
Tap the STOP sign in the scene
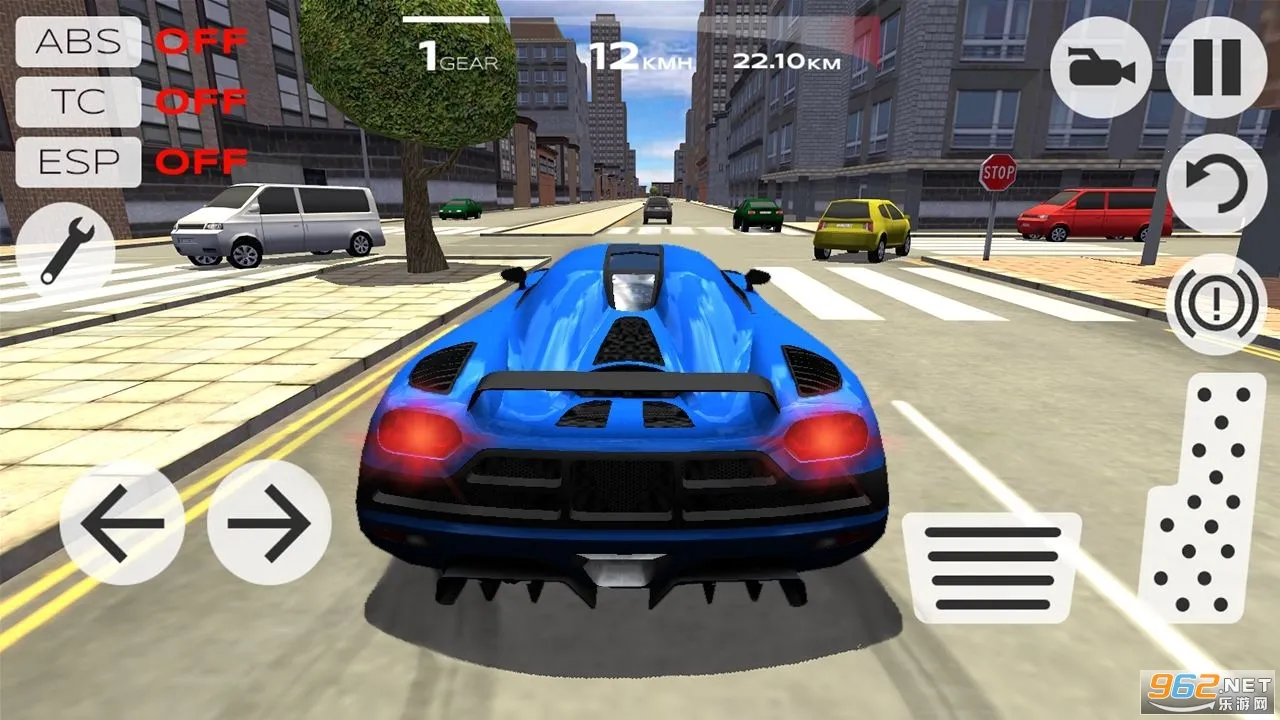(997, 174)
